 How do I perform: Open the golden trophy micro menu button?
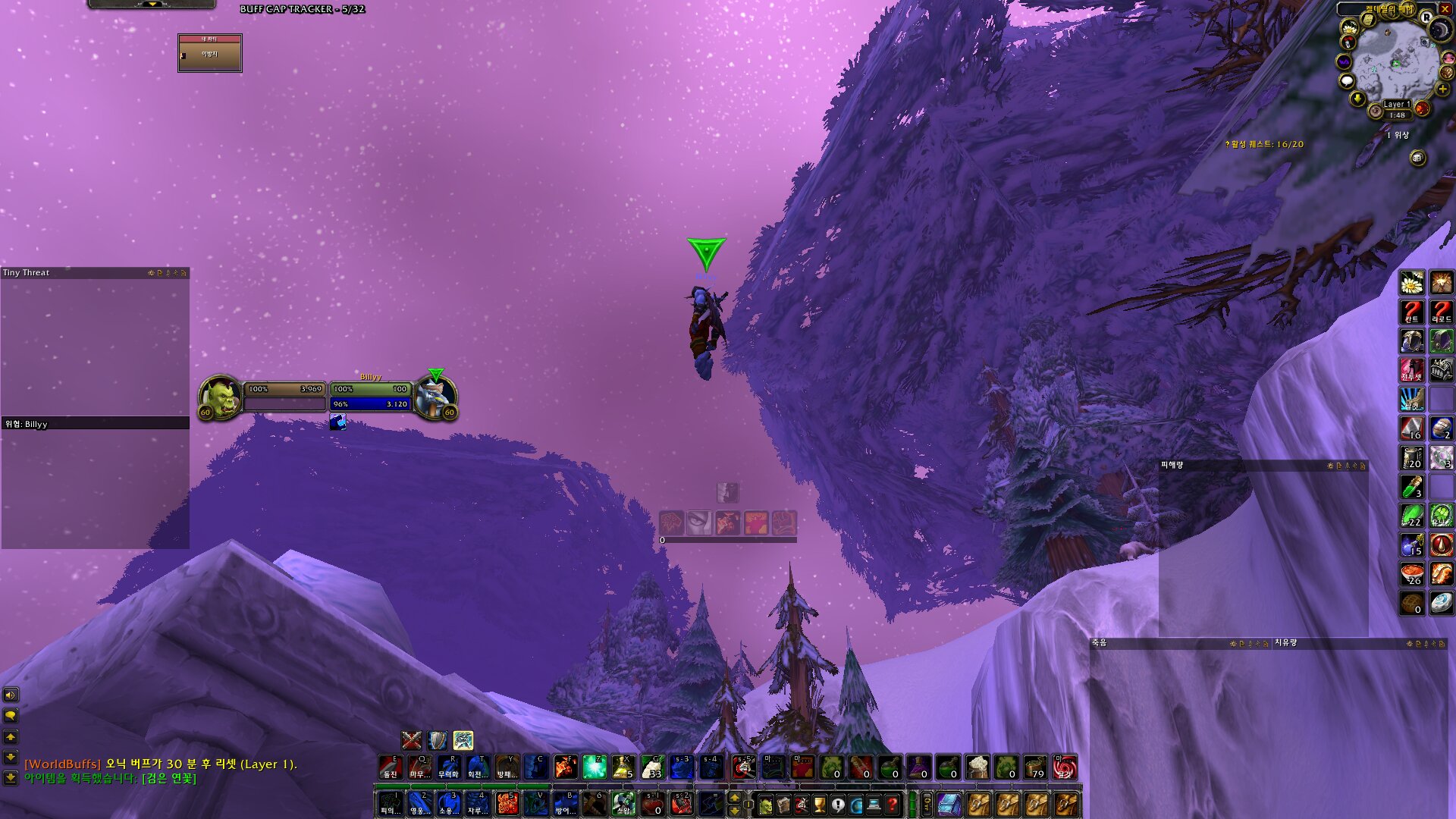coord(820,805)
